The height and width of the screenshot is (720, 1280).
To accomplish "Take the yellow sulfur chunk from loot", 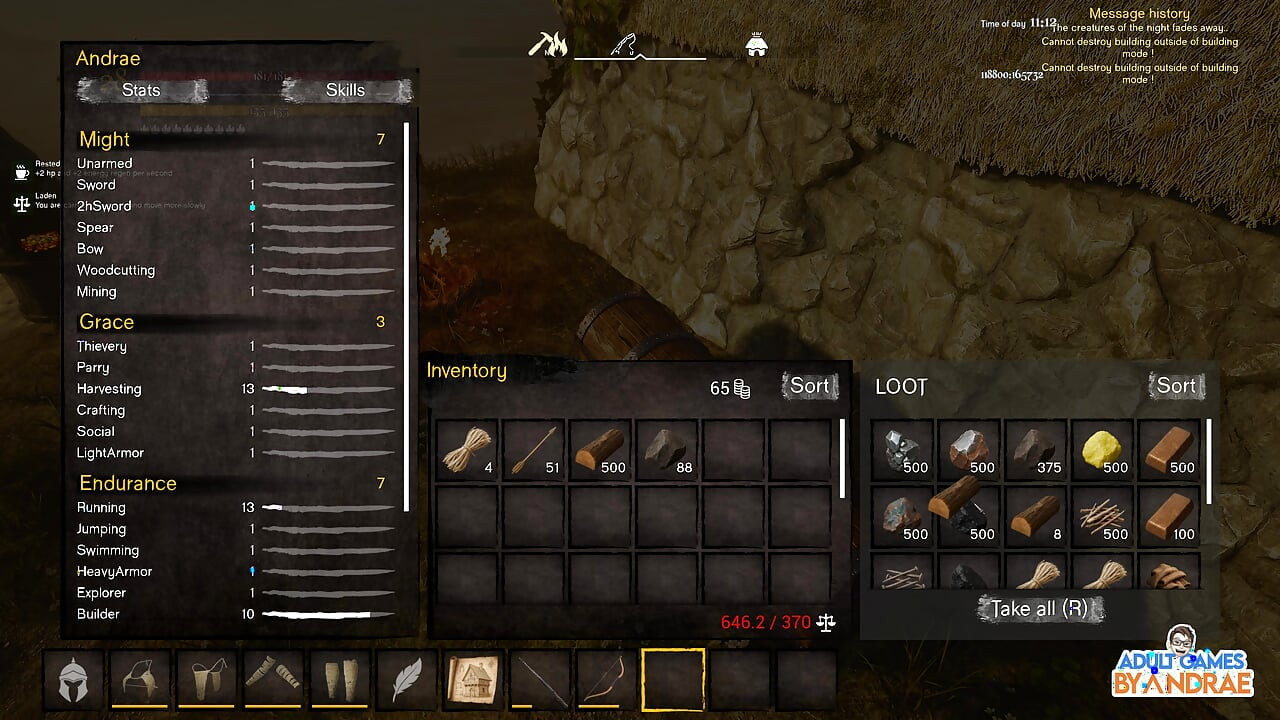I will point(1101,449).
